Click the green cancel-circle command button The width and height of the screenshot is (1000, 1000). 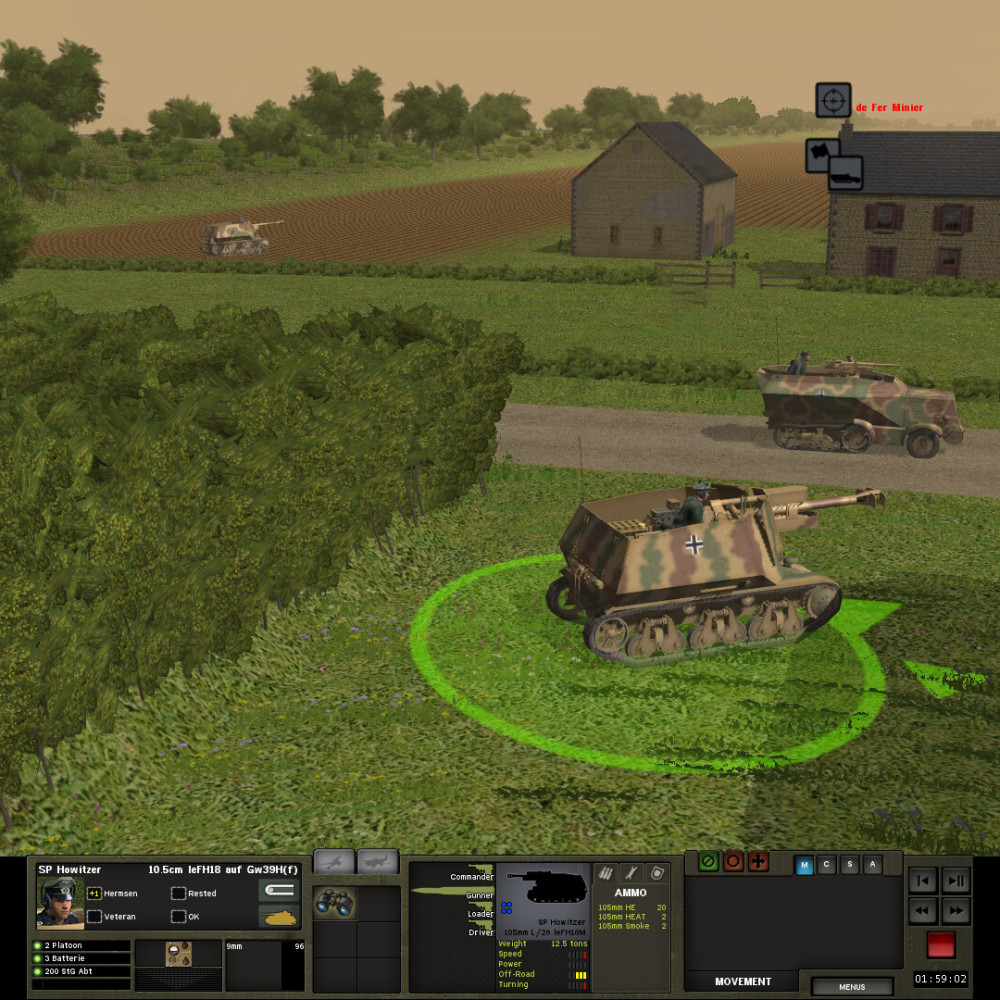tap(709, 861)
